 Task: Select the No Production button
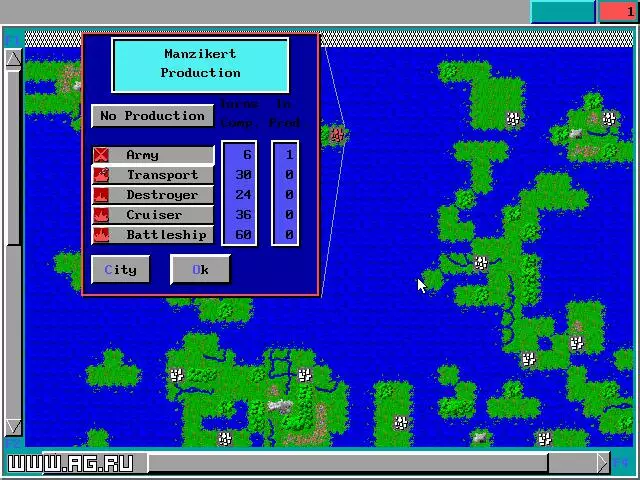[x=152, y=116]
